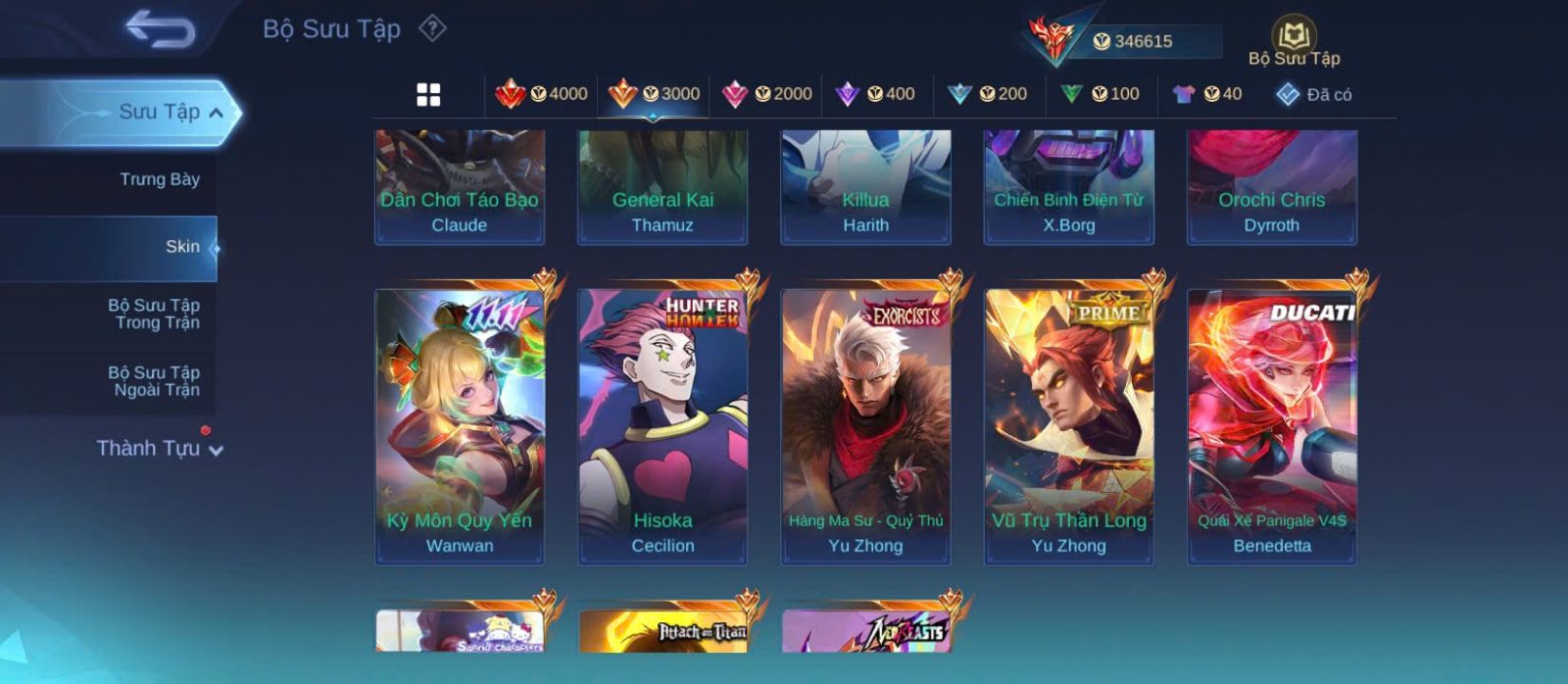Image resolution: width=1568 pixels, height=684 pixels.
Task: Select Wanwan Kỳ Môn Quý Yên skin
Action: click(x=460, y=426)
